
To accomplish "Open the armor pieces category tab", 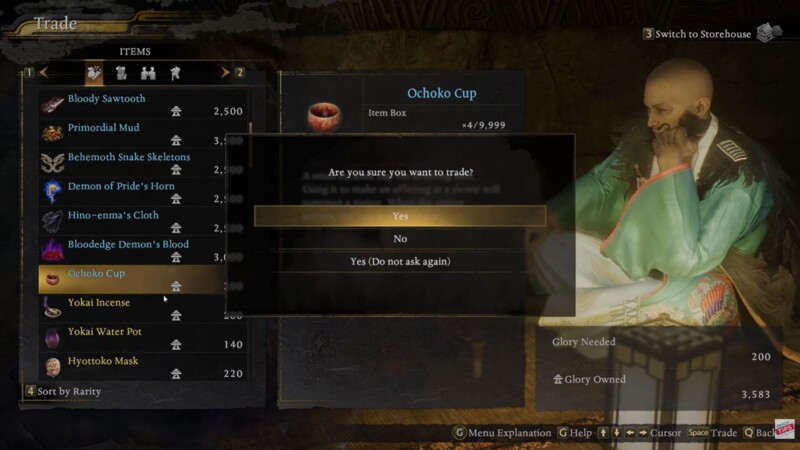I will [121, 72].
